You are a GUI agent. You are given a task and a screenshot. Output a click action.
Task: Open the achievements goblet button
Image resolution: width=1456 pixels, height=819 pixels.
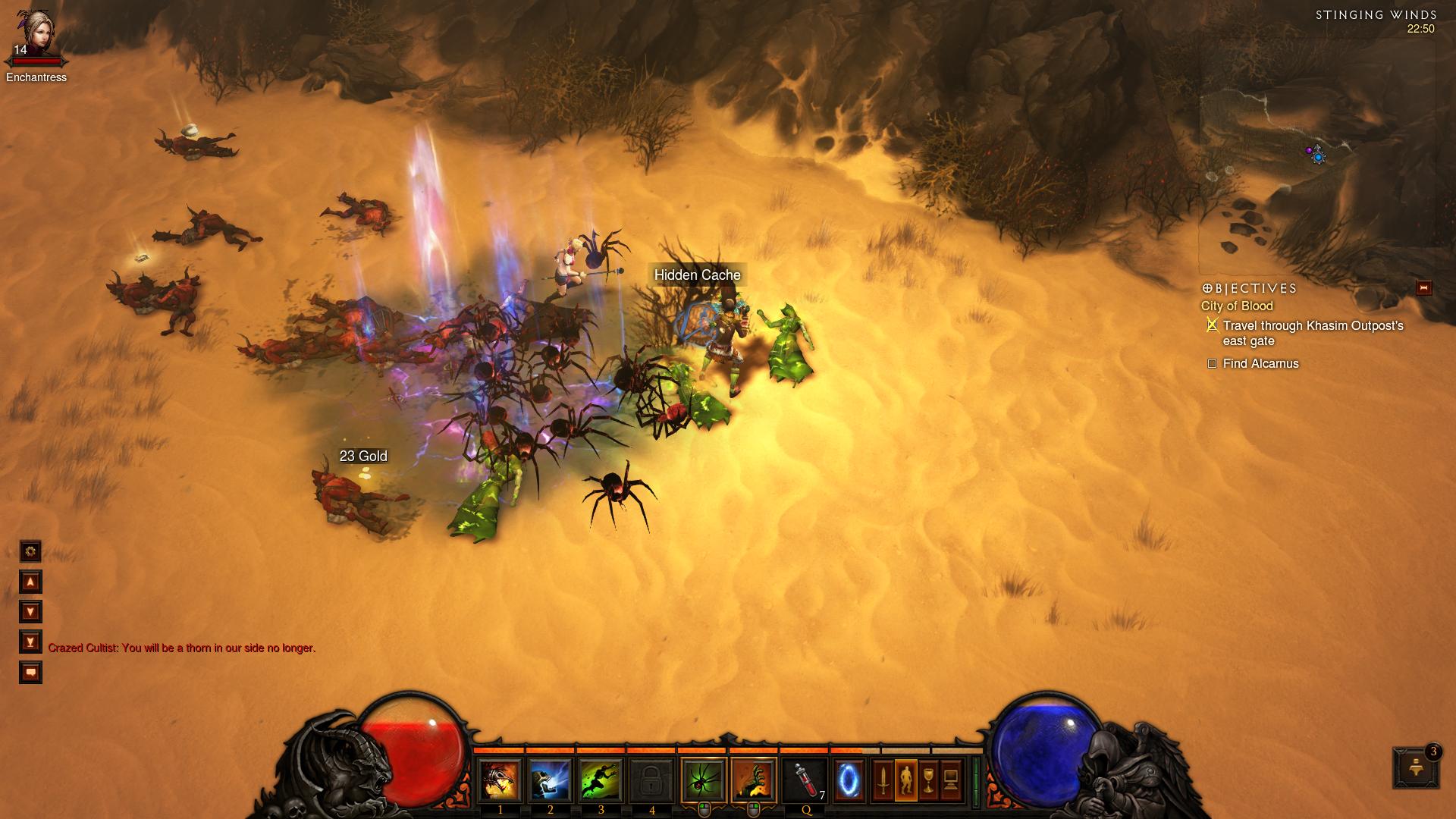tap(928, 780)
